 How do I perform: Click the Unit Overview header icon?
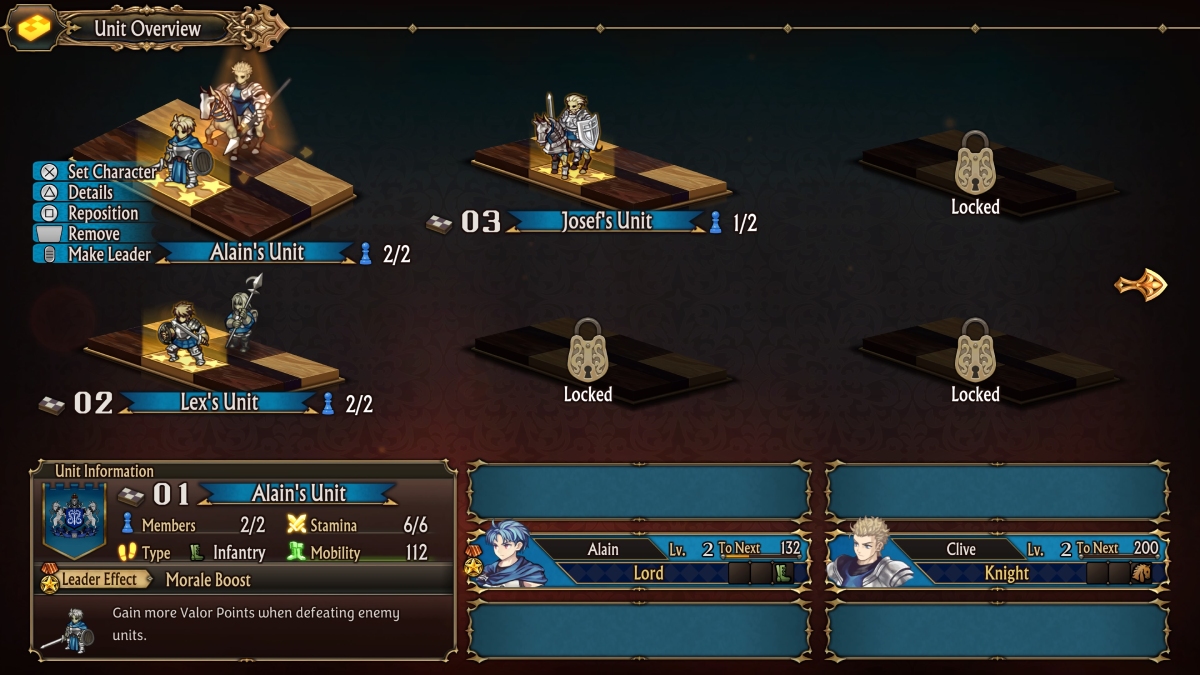pos(34,28)
